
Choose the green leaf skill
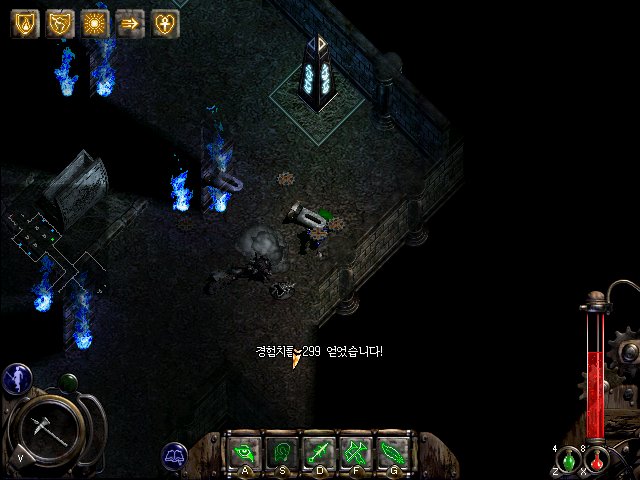pyautogui.click(x=393, y=452)
